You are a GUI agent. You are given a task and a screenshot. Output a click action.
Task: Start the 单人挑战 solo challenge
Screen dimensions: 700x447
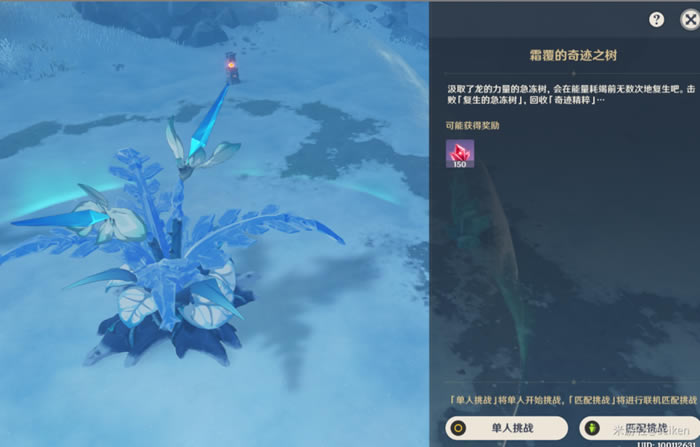tap(508, 429)
